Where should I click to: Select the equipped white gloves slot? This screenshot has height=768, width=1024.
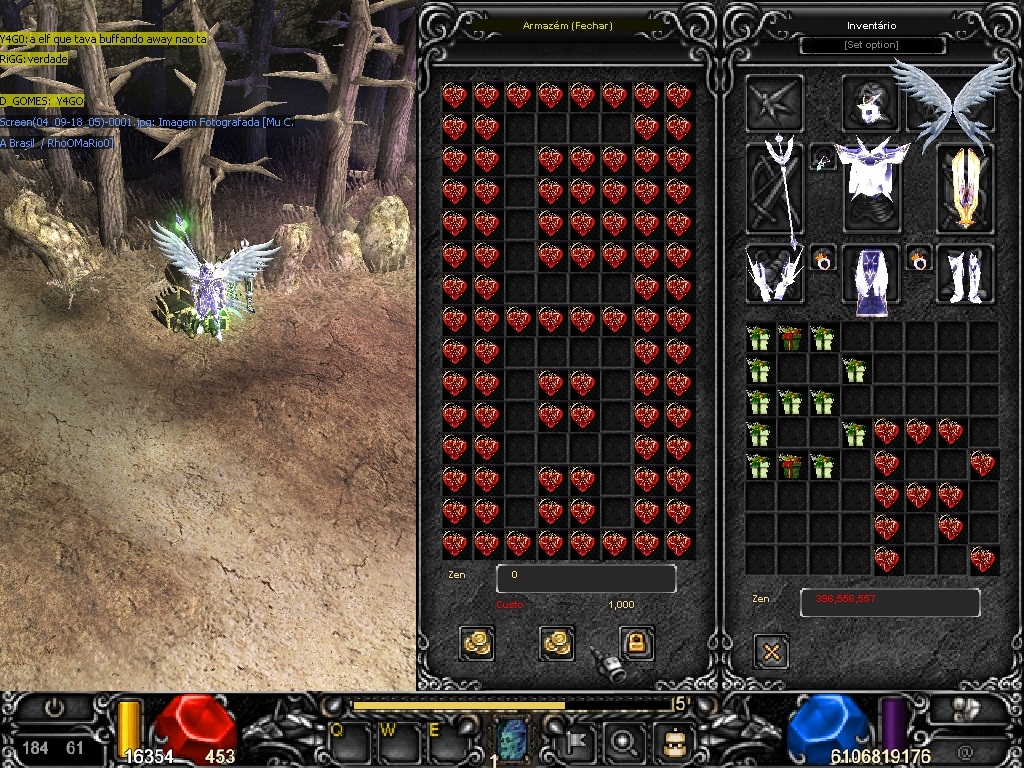point(775,274)
